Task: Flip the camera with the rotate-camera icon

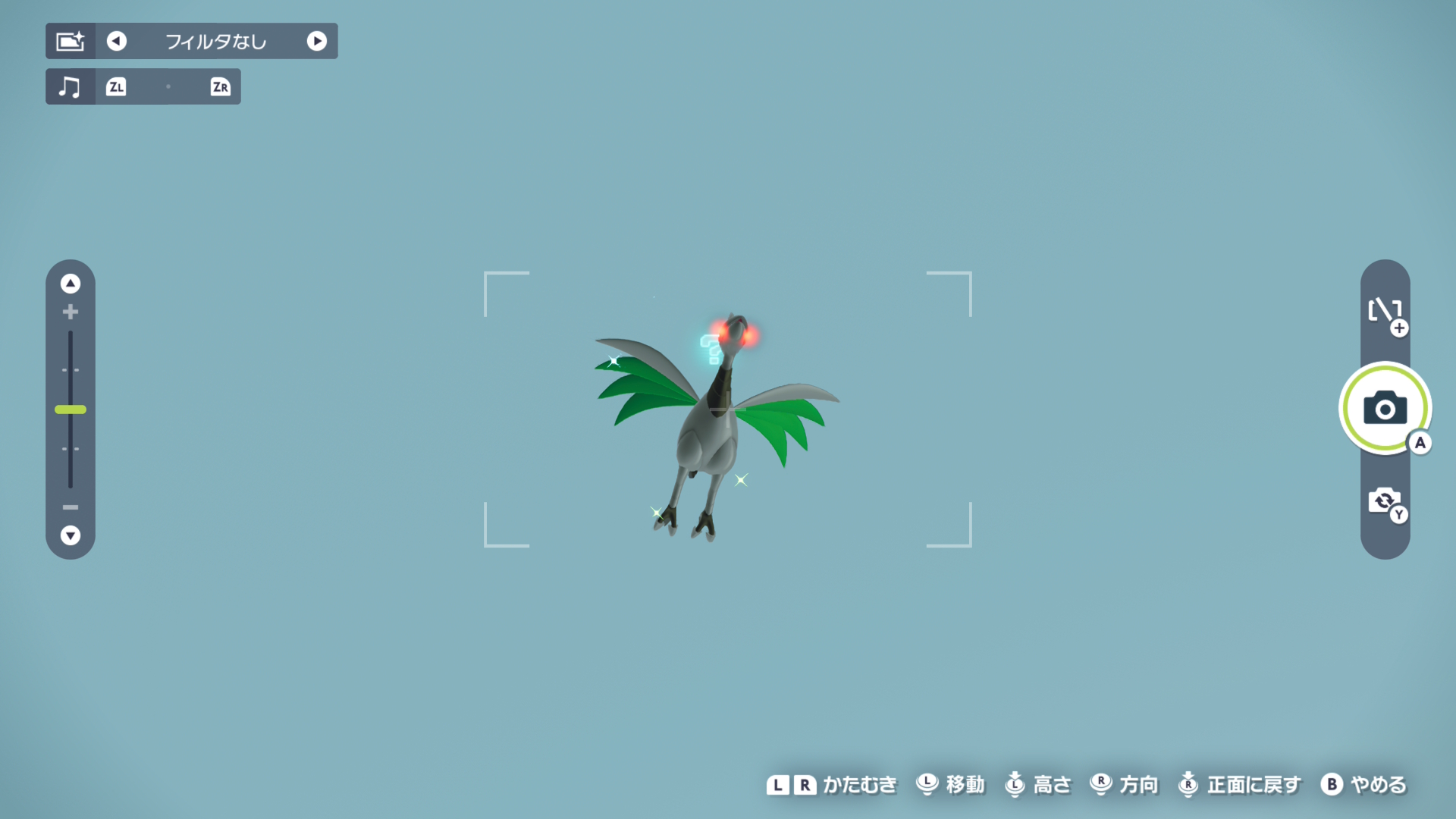Action: point(1385,500)
